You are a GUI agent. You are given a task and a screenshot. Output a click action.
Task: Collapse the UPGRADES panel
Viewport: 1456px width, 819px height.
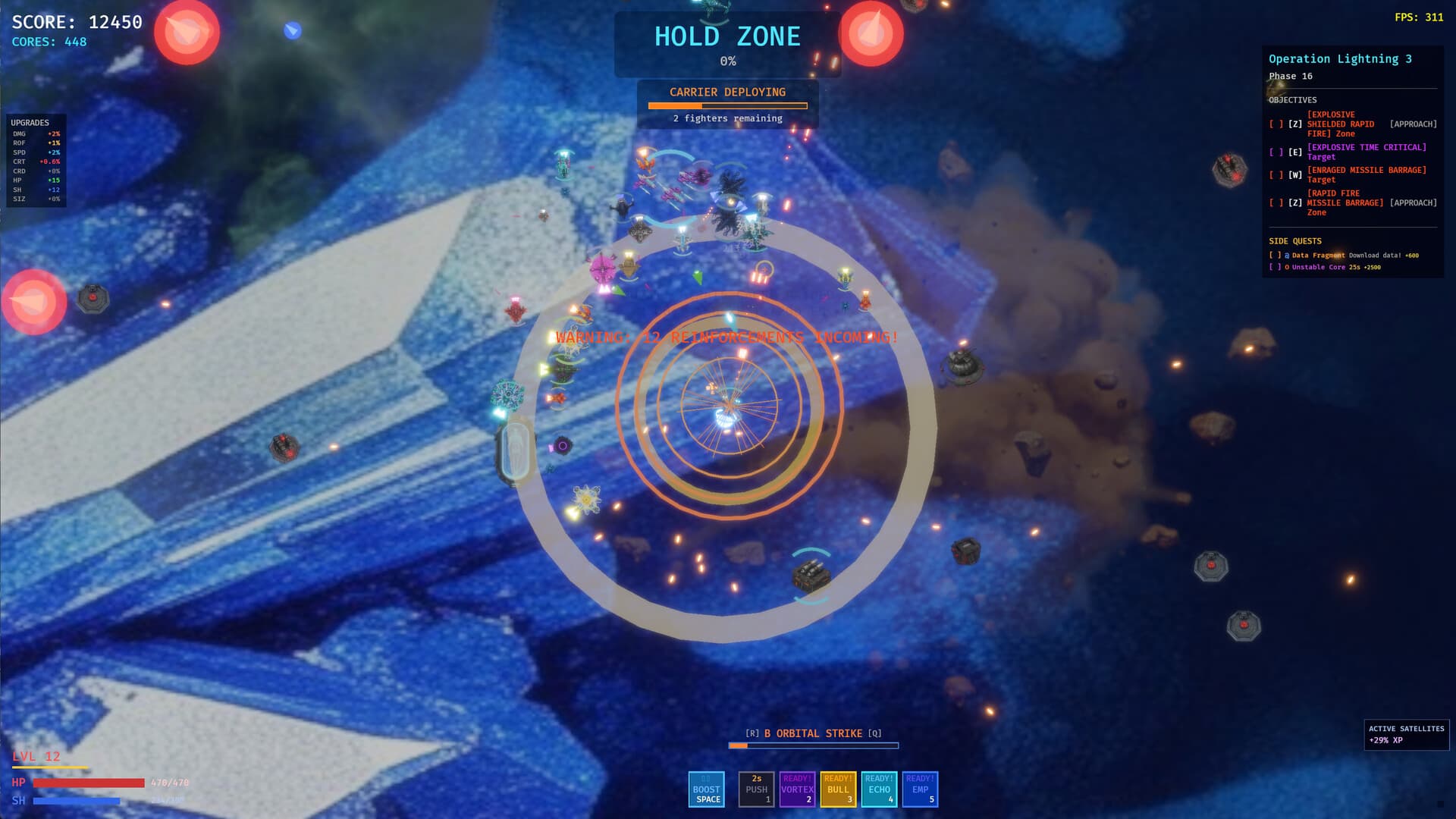pyautogui.click(x=30, y=122)
